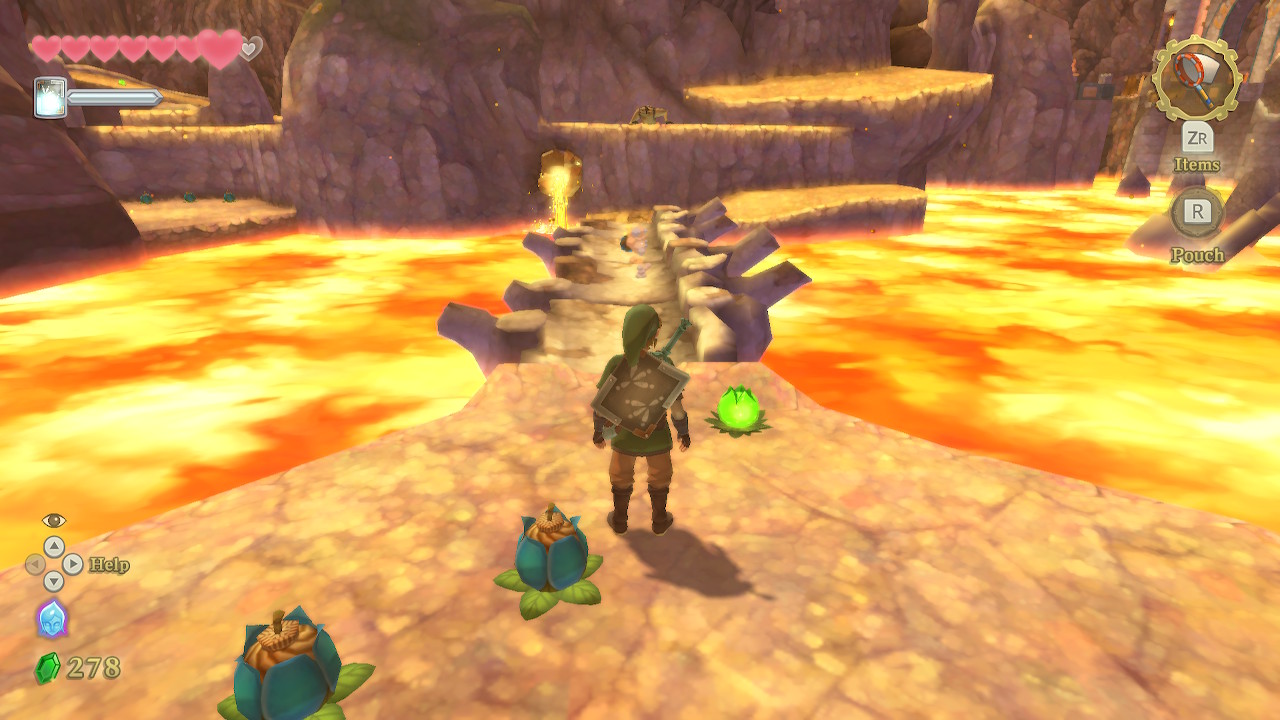Viewport: 1280px width, 720px height.
Task: Call Fi using the blue crystal icon
Action: coord(52,618)
